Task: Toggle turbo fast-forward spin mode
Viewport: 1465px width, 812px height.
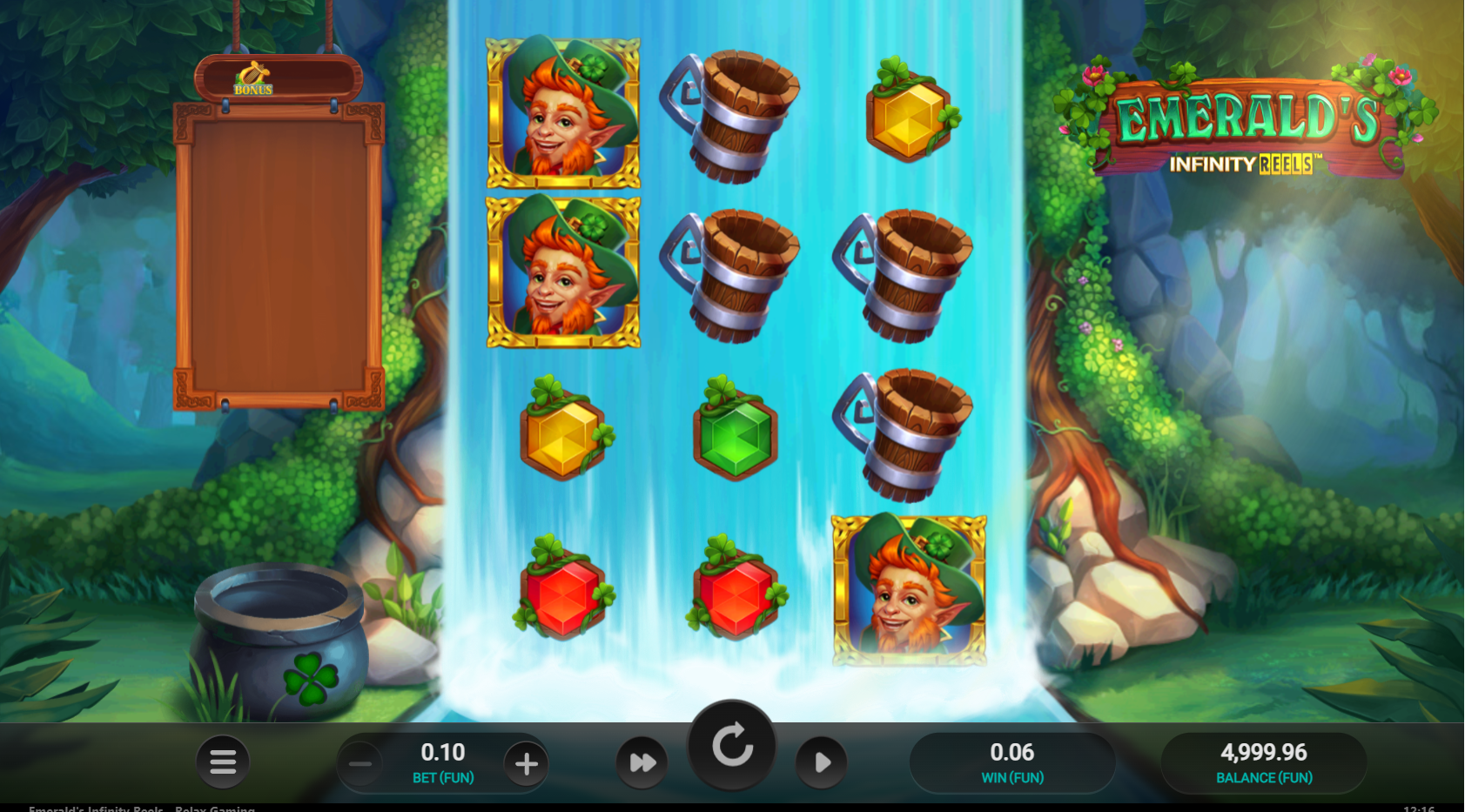Action: point(642,763)
